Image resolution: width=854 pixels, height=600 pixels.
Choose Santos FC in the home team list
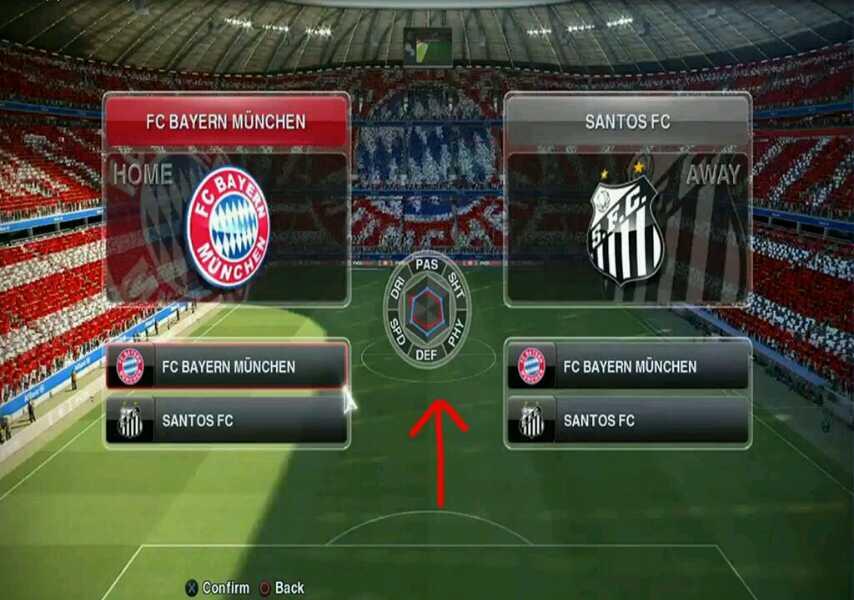tap(228, 421)
